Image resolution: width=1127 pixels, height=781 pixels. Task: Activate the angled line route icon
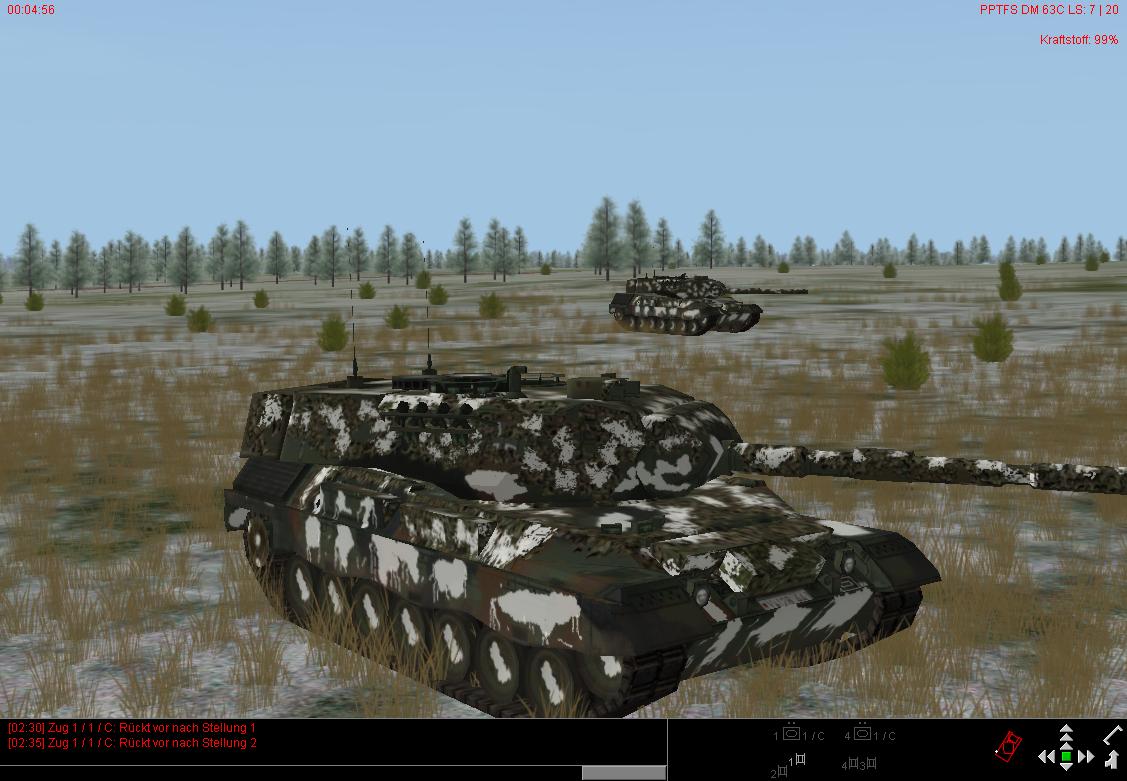1112,735
